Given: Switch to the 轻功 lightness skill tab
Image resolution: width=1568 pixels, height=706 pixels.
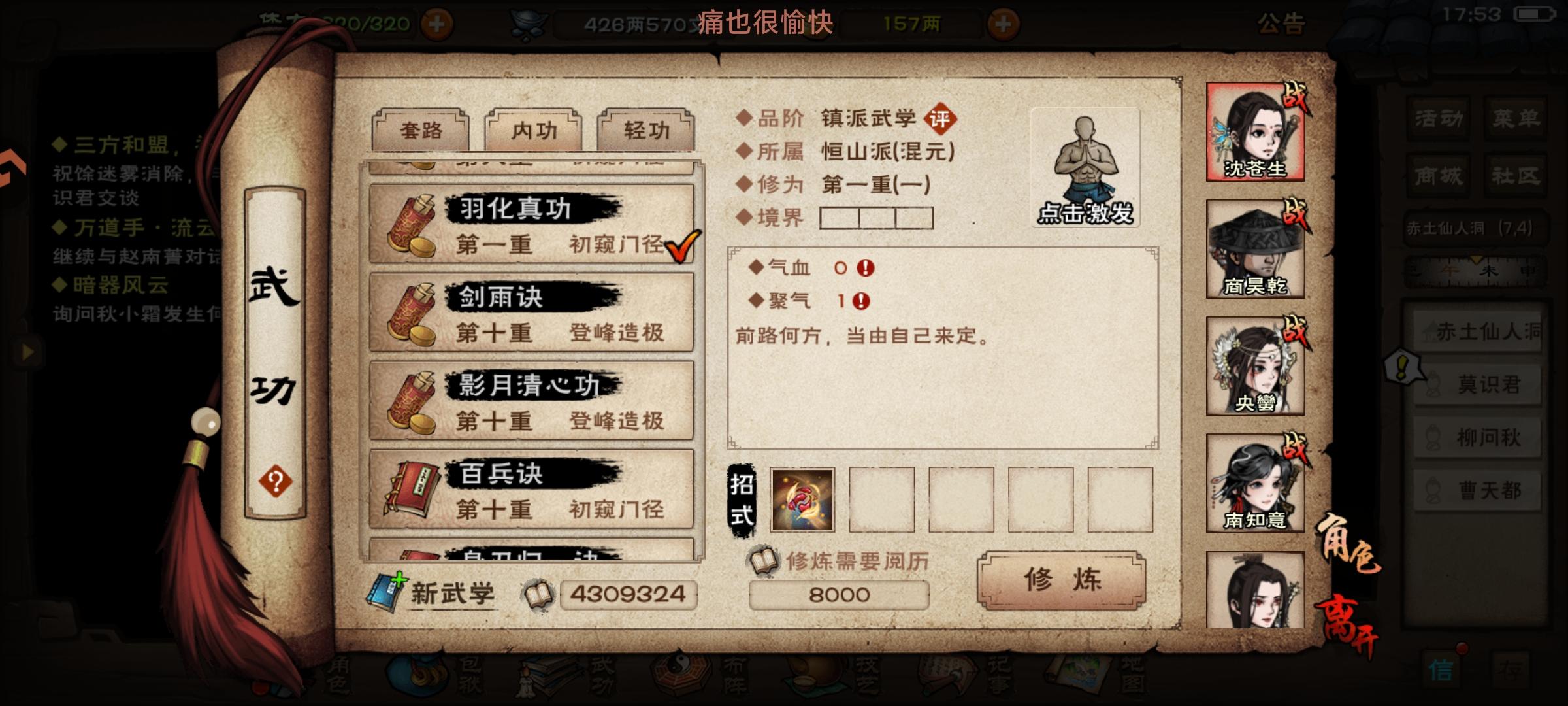Looking at the screenshot, I should coord(647,130).
